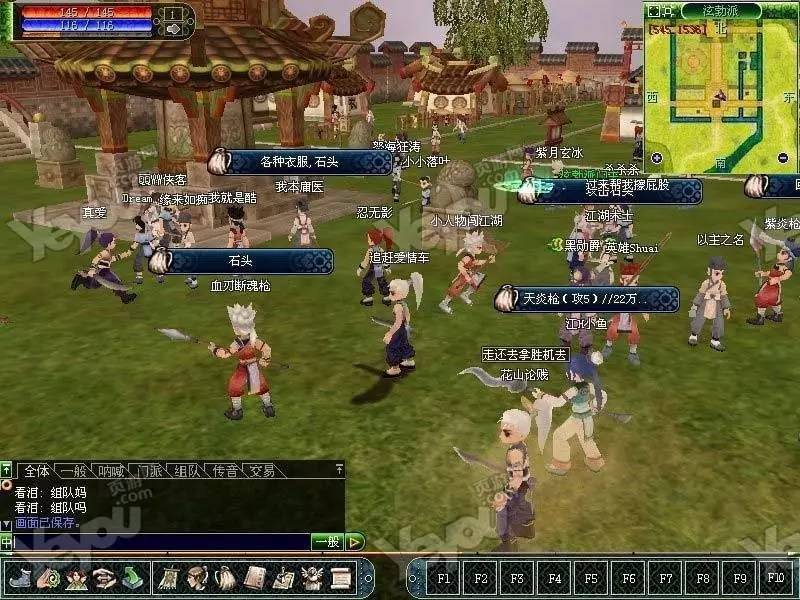Click the 各种衣服, 石头 stall banner
The width and height of the screenshot is (800, 600).
[300, 162]
